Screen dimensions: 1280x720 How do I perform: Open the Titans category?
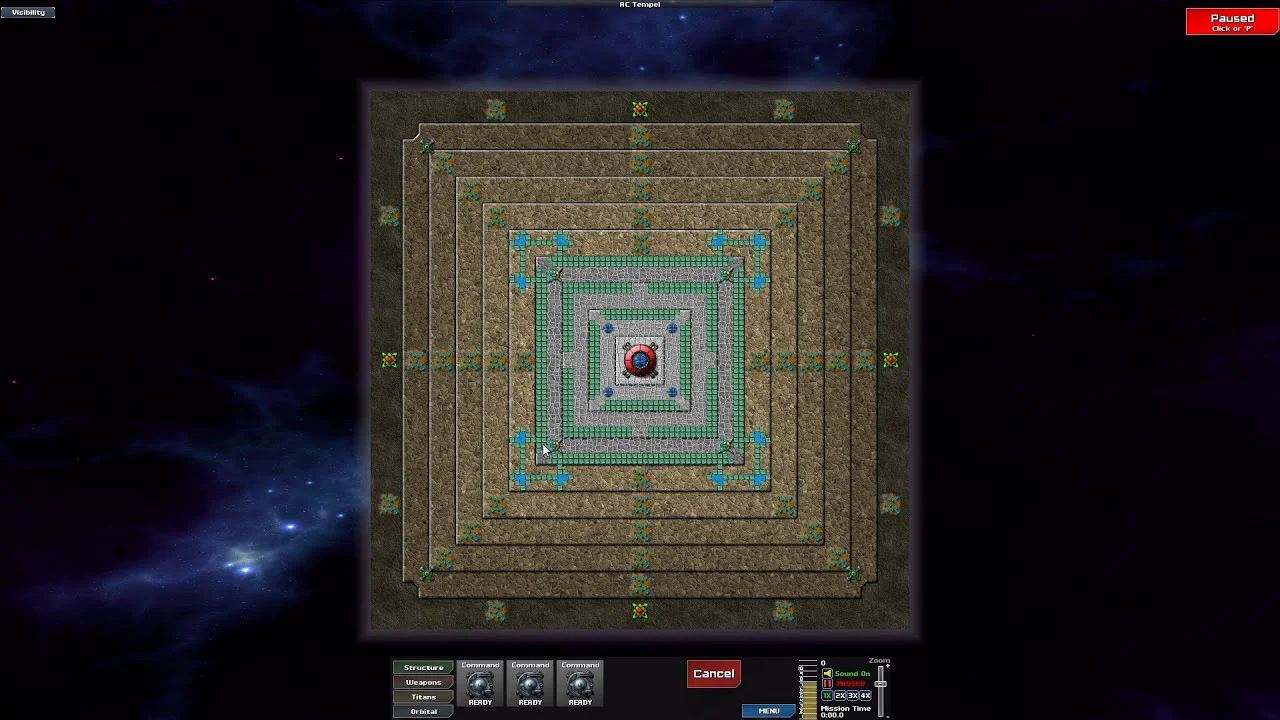(423, 697)
